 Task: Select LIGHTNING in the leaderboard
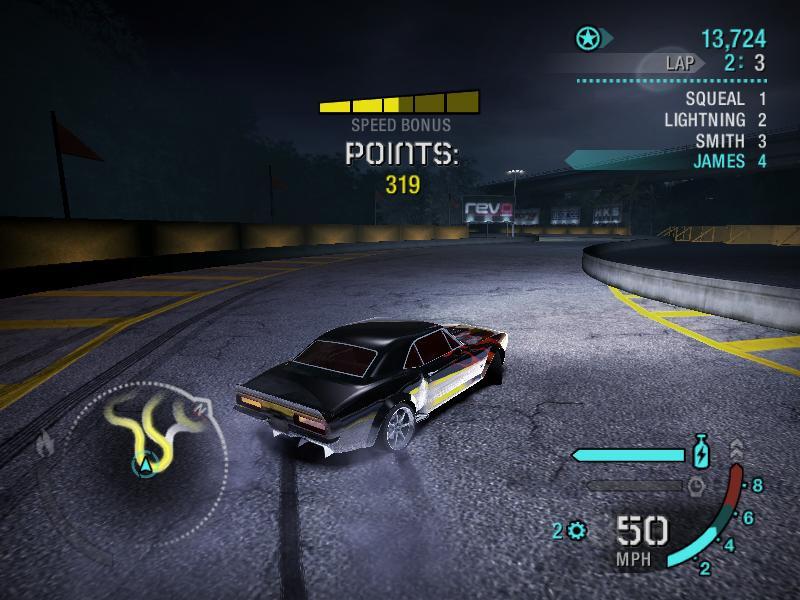(704, 120)
